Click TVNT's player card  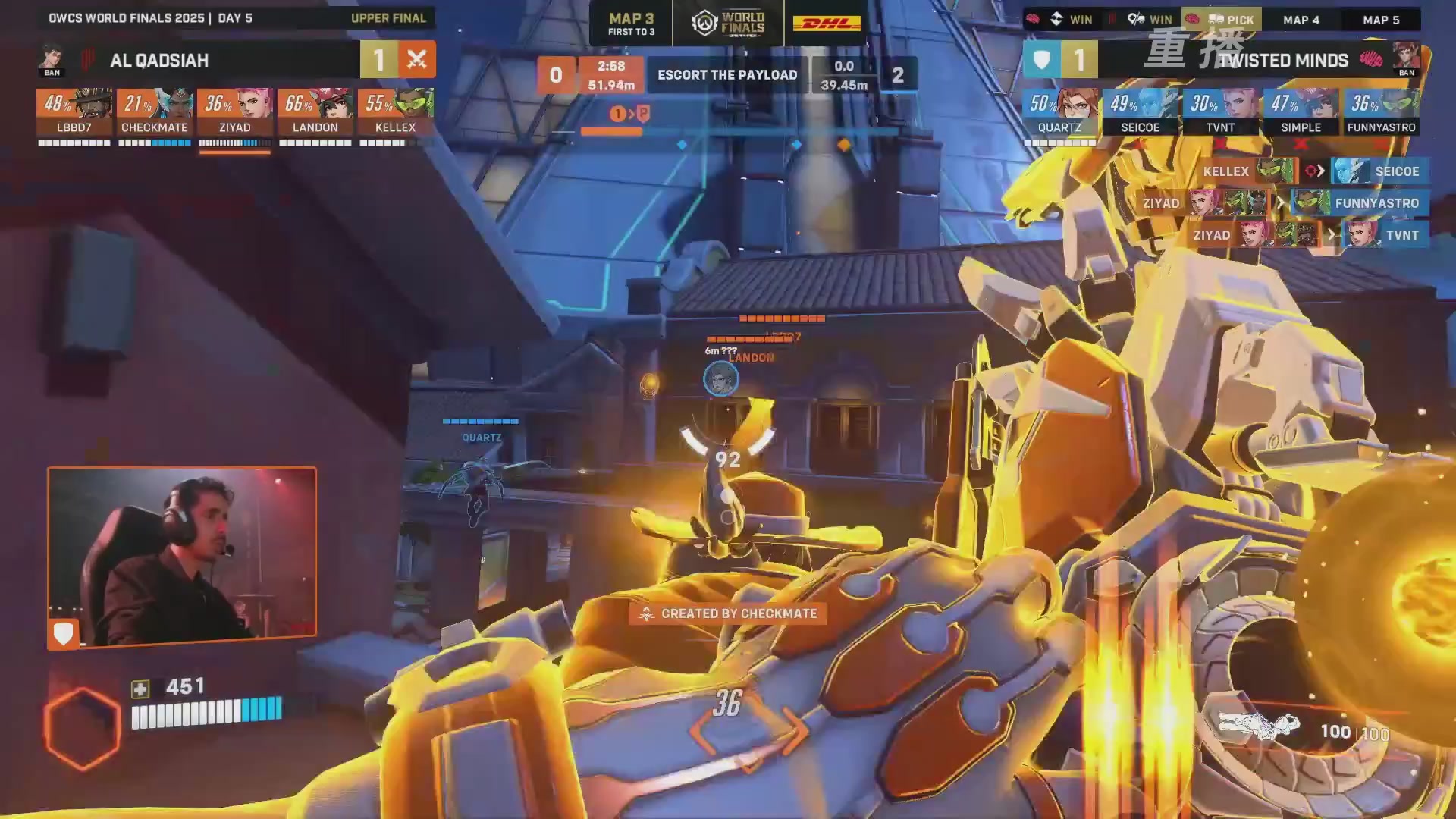click(1221, 112)
